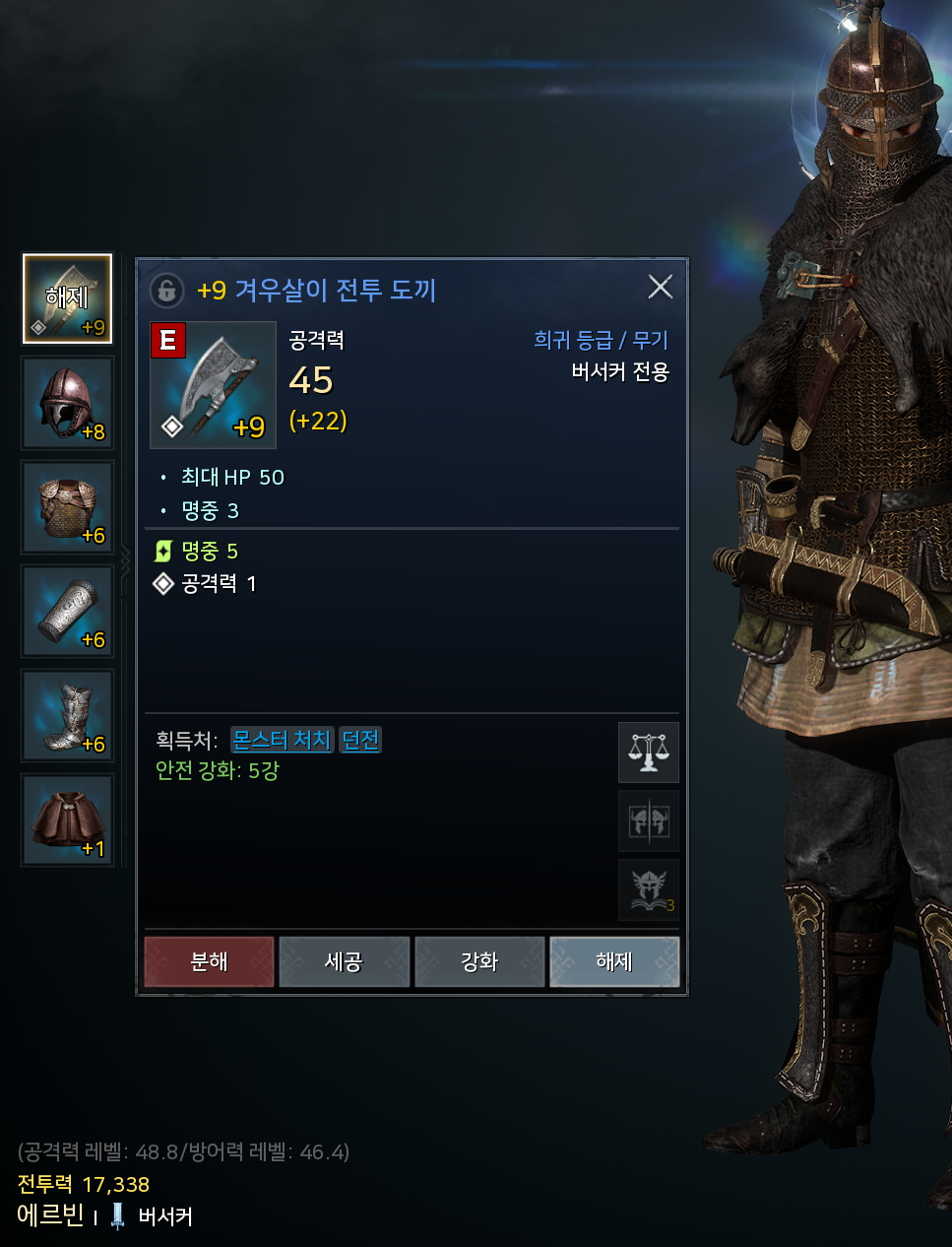The height and width of the screenshot is (1247, 952).
Task: Open the 세공 refining option
Action: 344,961
